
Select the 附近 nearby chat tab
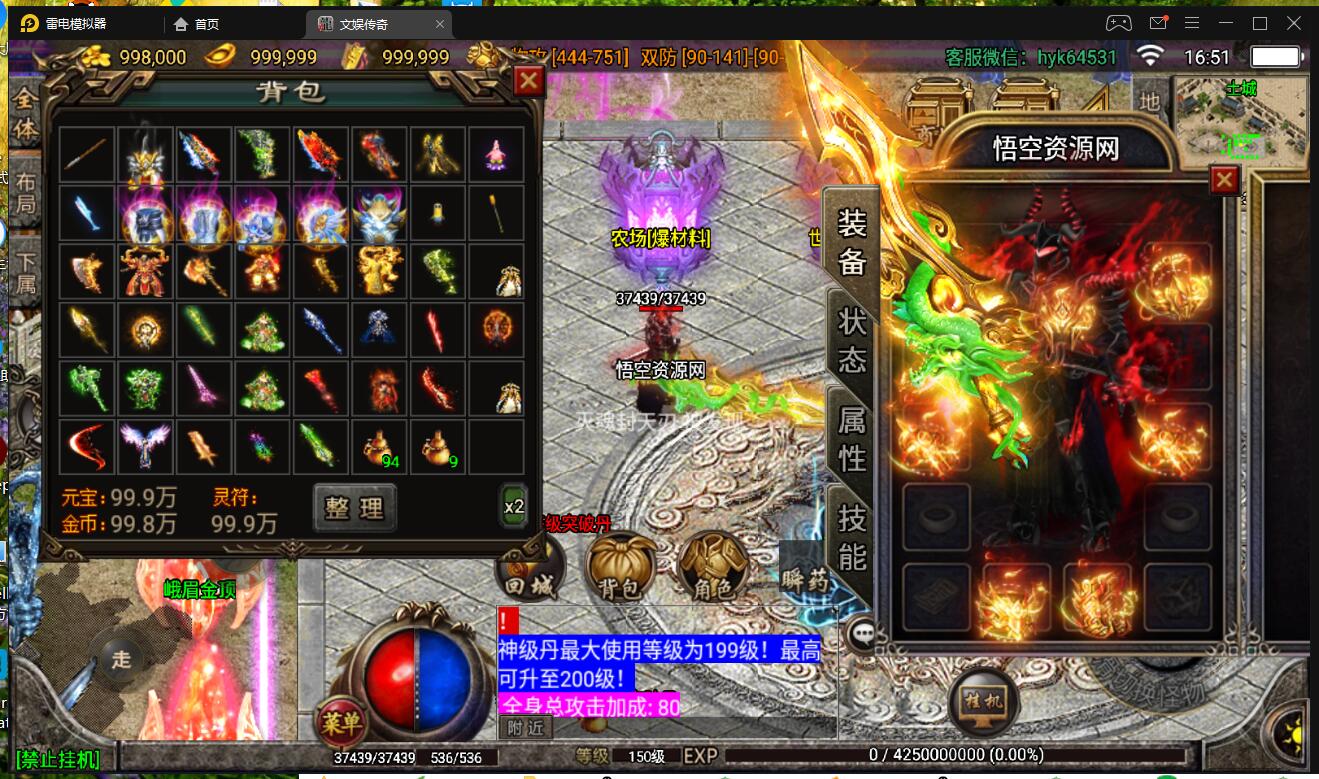(x=525, y=728)
